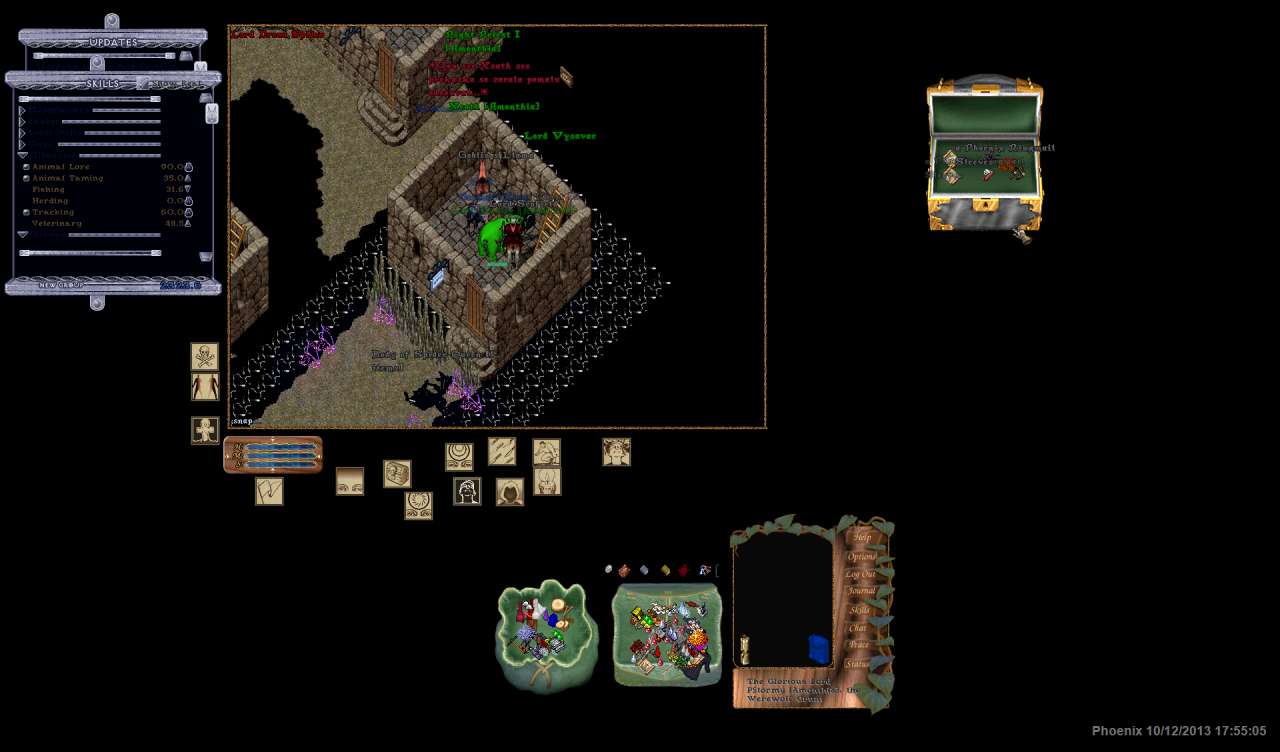Viewport: 1280px width, 752px height.
Task: Open Options from the paperdoll
Action: tap(861, 556)
